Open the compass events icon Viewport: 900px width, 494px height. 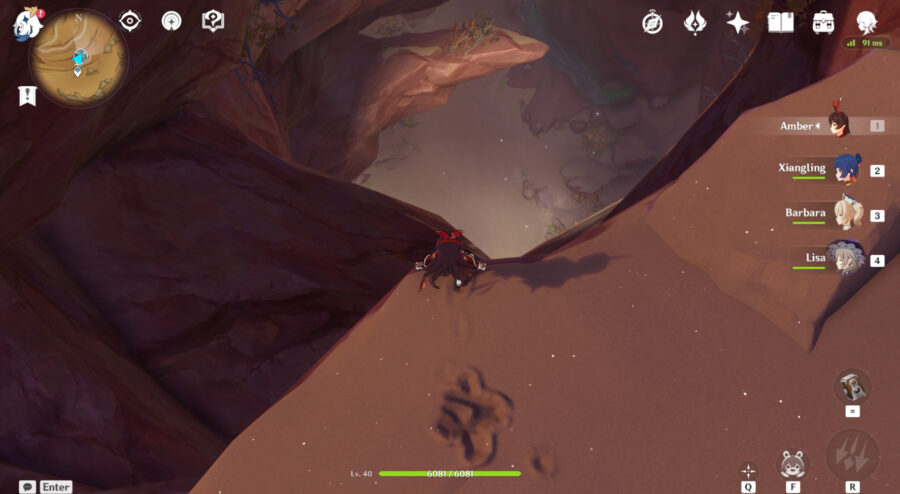point(653,22)
